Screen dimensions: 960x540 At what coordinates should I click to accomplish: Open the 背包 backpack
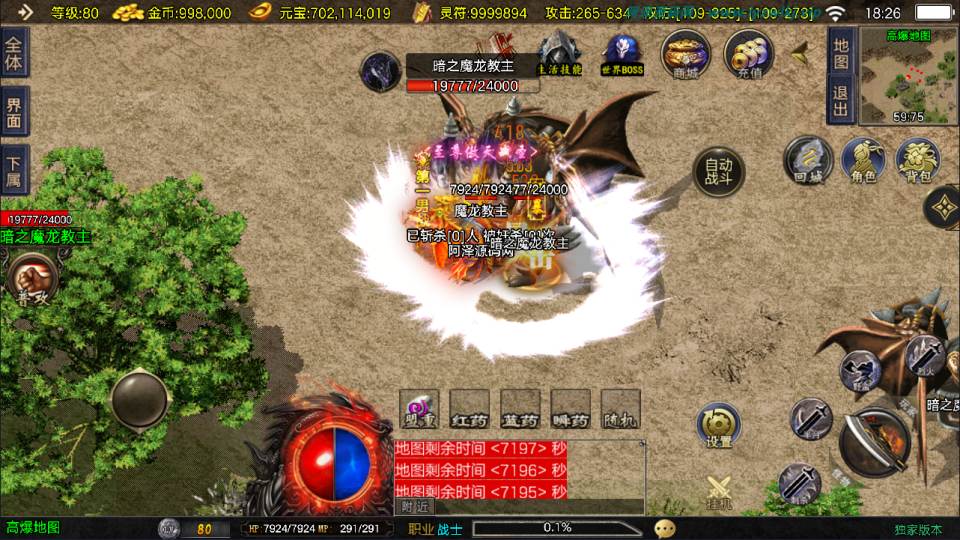pos(917,160)
